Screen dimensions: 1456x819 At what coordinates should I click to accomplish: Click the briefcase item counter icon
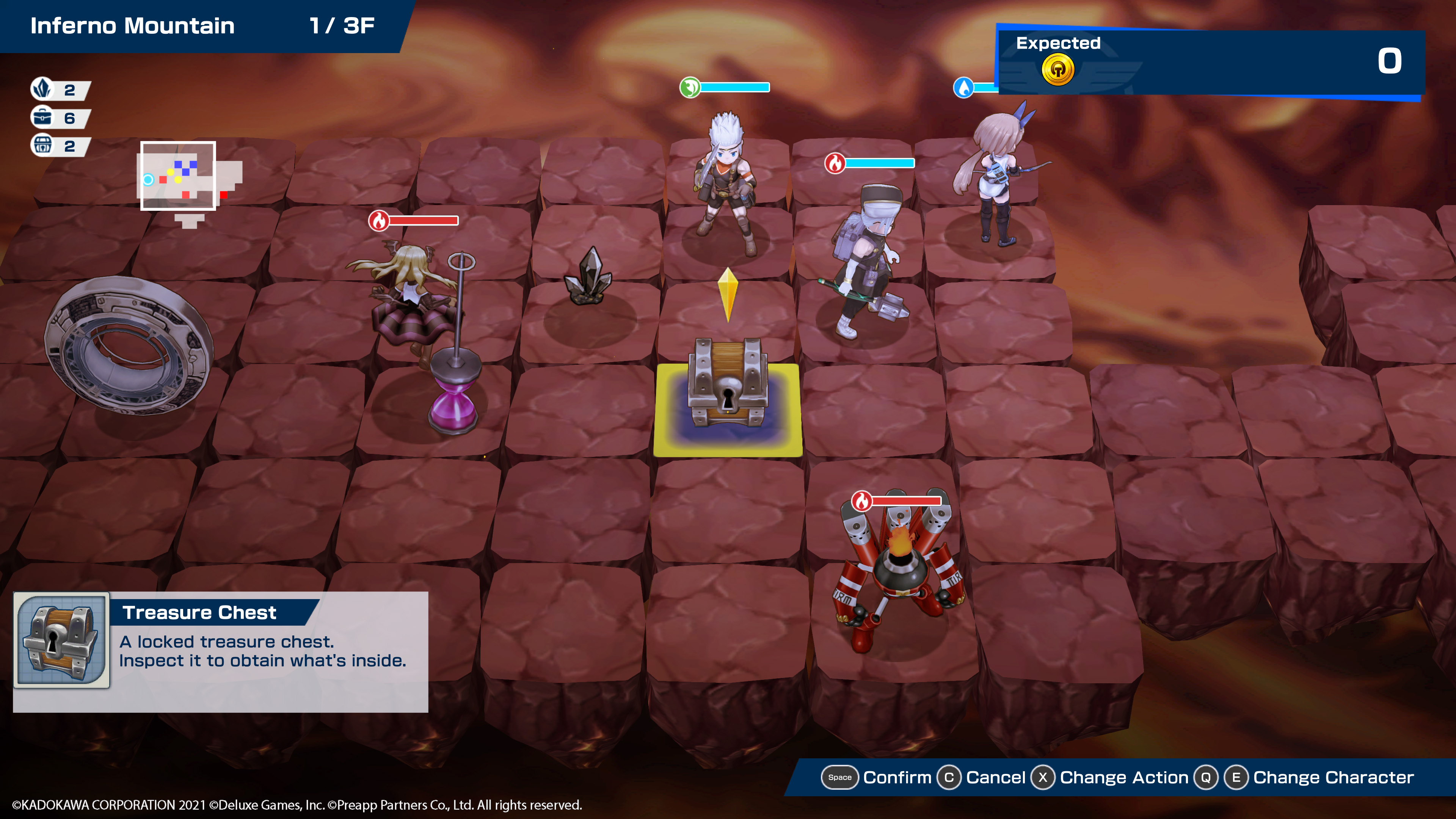click(x=42, y=118)
